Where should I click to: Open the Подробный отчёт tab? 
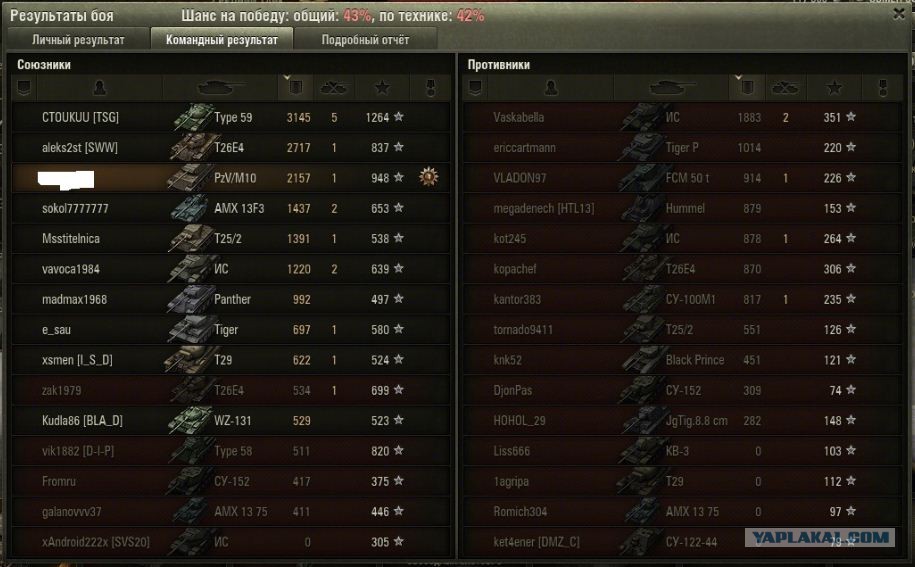pyautogui.click(x=365, y=40)
